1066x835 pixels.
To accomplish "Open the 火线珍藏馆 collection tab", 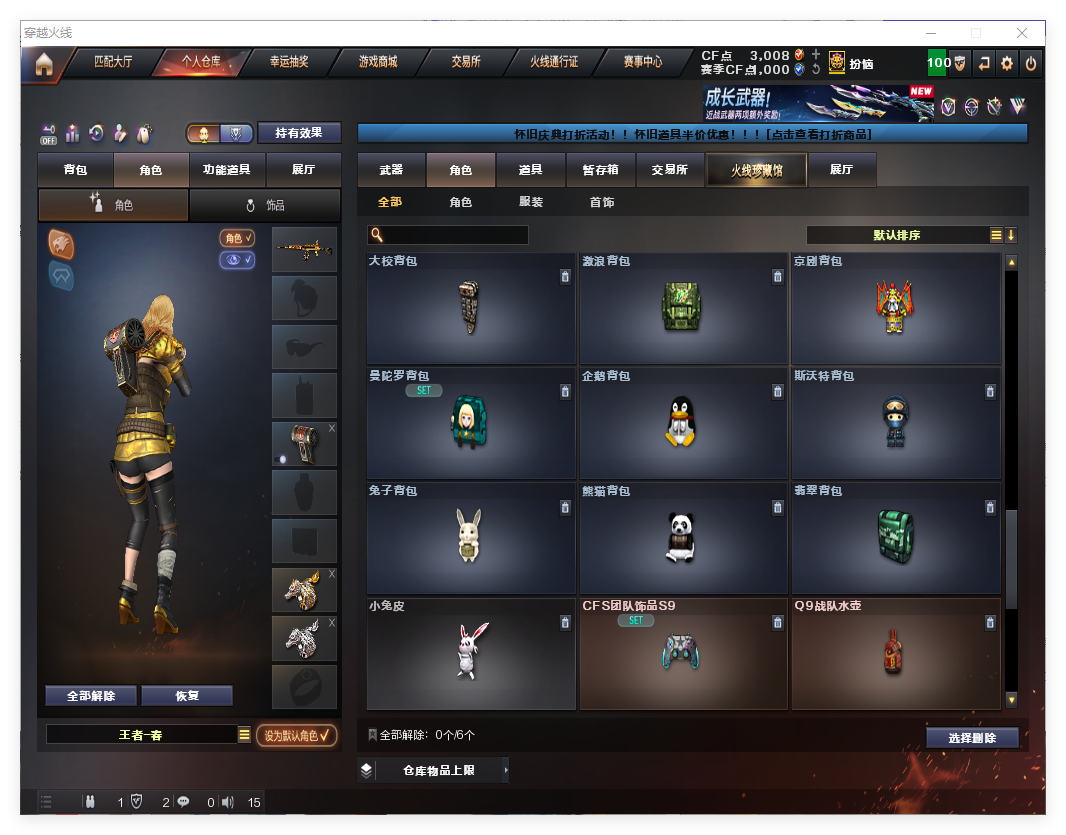I will 756,170.
